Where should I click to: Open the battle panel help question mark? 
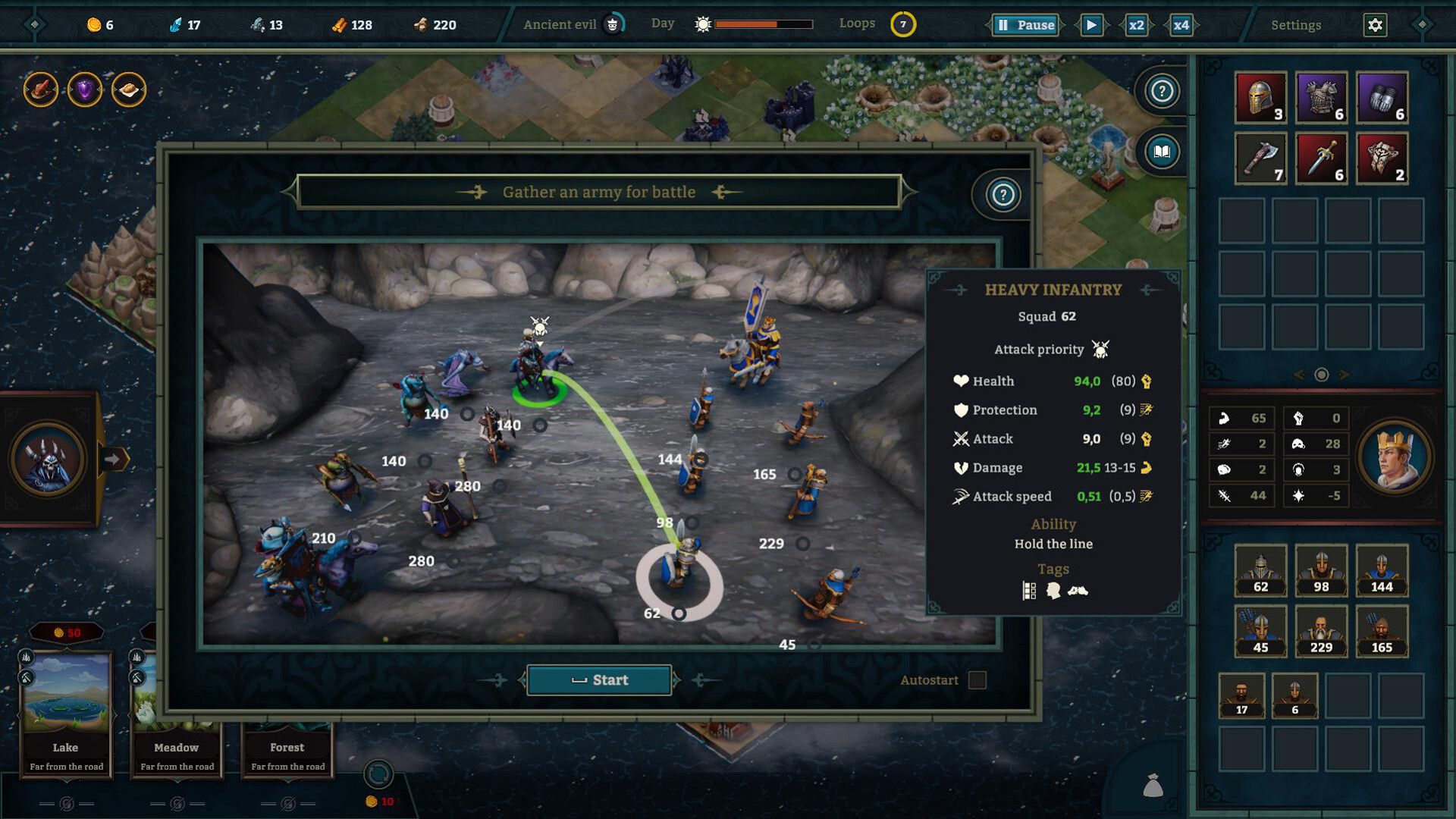1003,195
